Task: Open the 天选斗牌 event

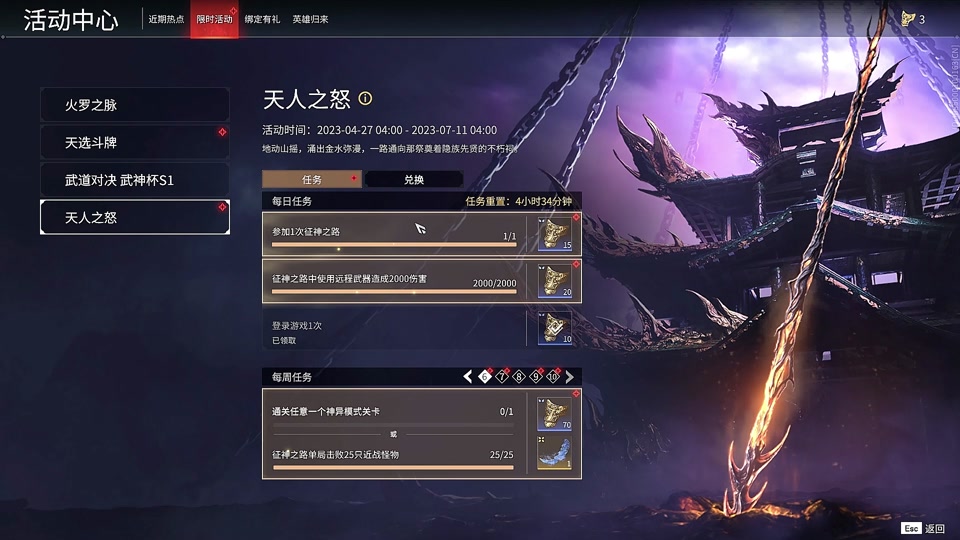Action: coord(134,142)
